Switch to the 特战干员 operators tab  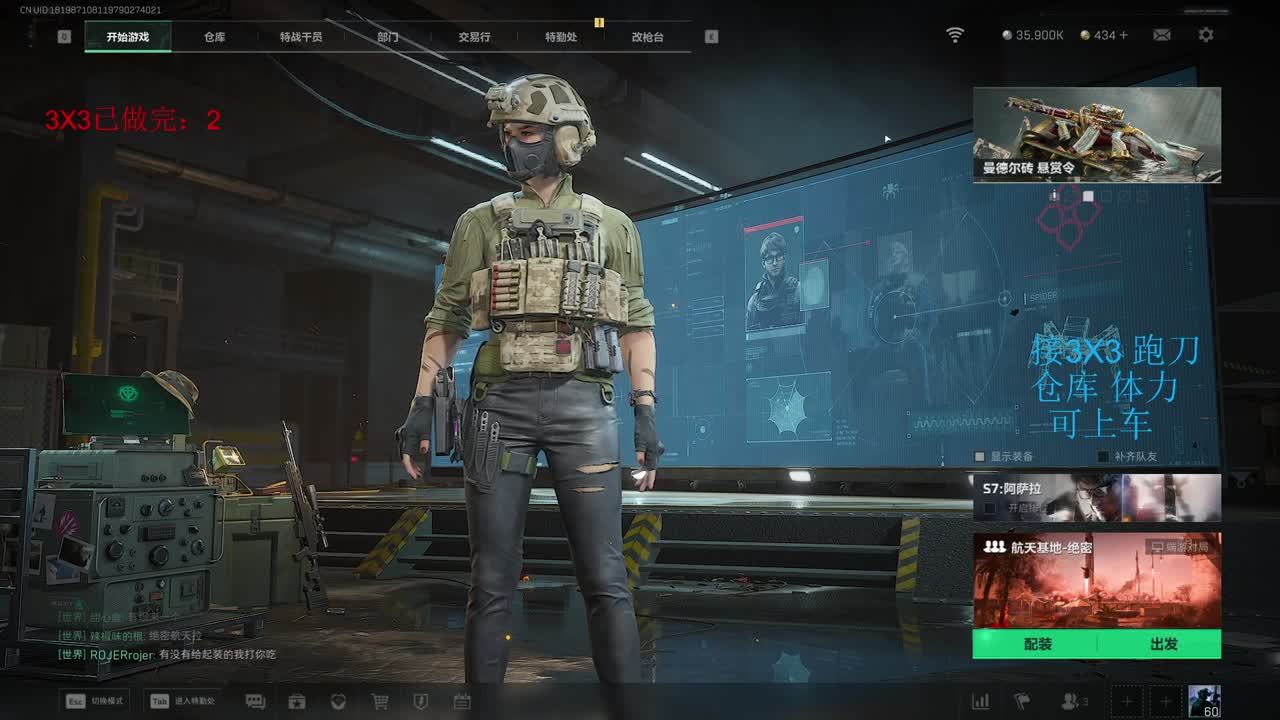tap(301, 37)
